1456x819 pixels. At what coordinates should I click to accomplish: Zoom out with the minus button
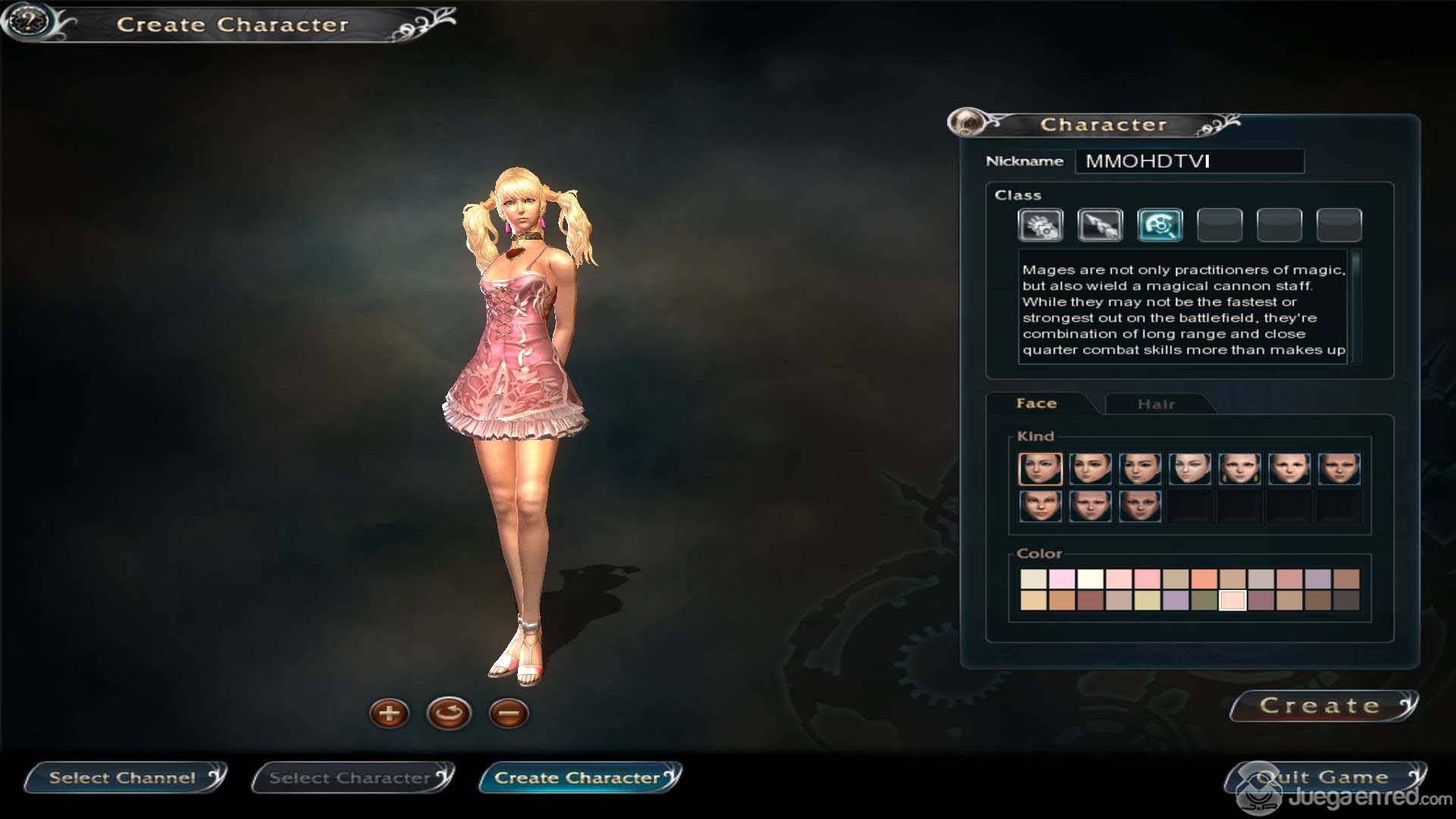[509, 714]
